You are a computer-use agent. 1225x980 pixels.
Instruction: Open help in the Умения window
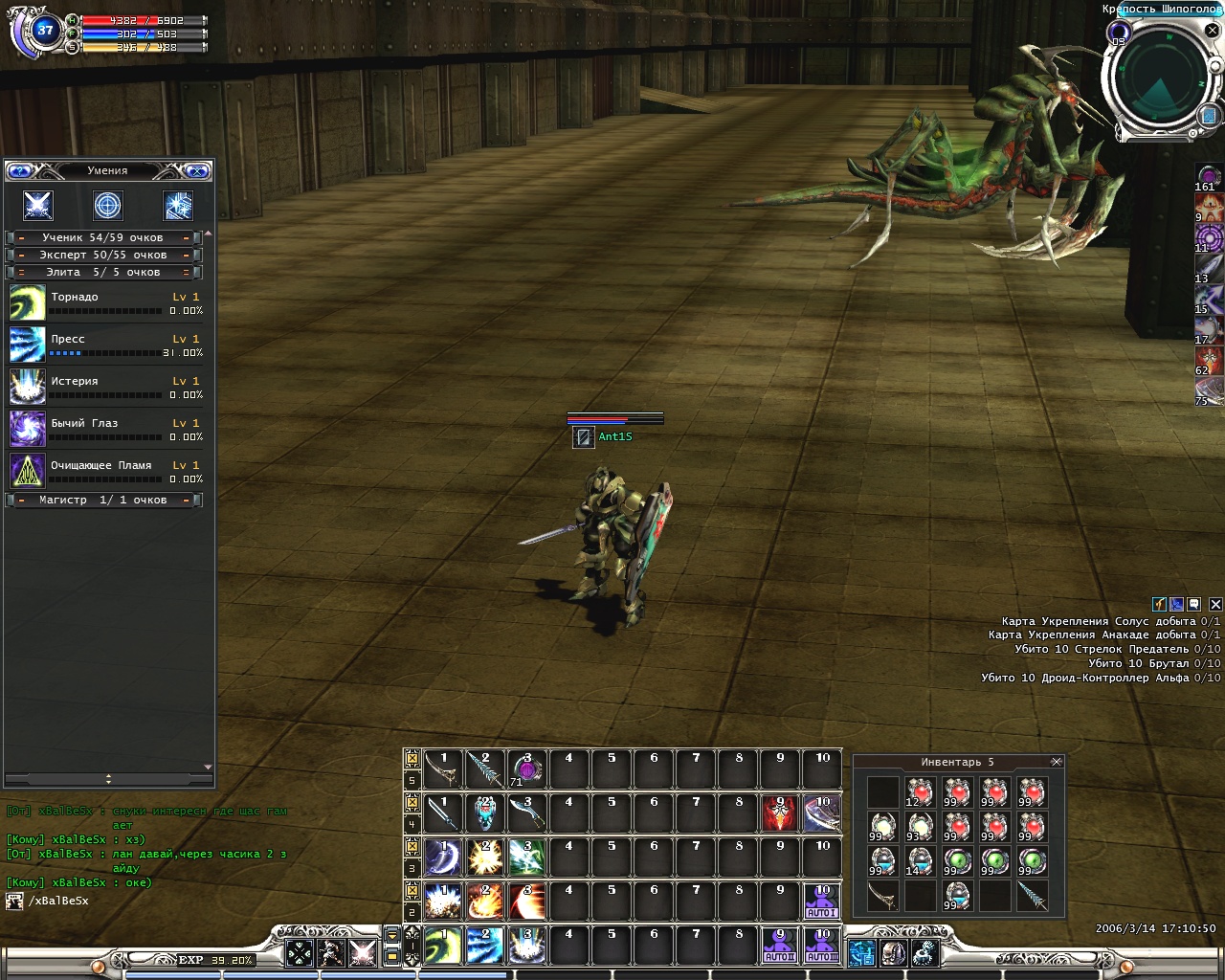pos(20,171)
